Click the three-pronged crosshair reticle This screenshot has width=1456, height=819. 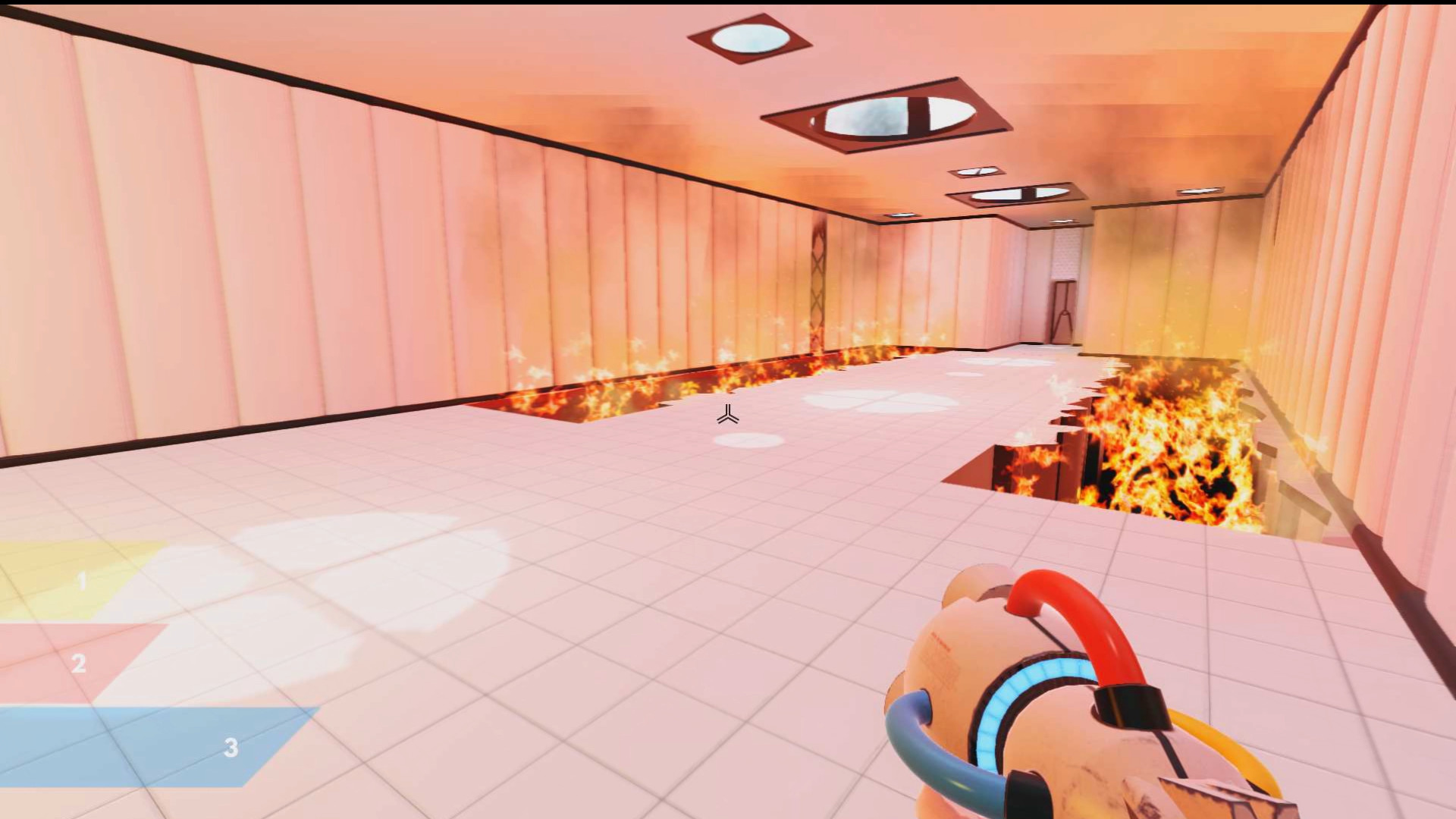click(728, 416)
